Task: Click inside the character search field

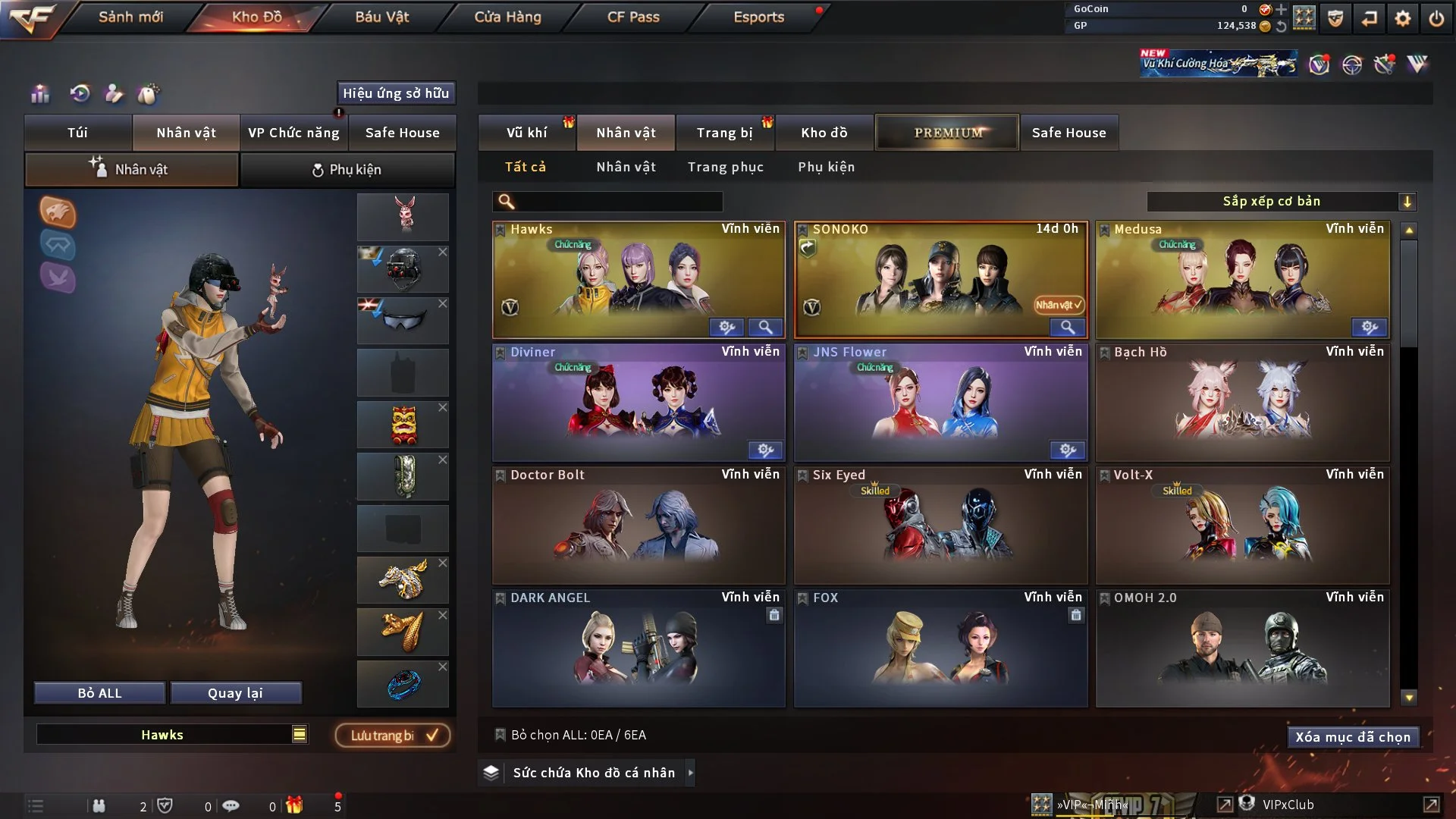Action: click(607, 202)
